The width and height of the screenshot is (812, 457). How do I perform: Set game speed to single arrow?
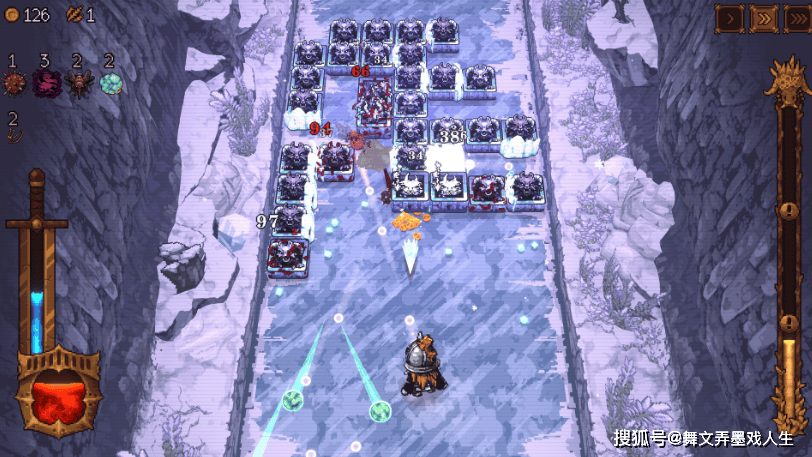(x=729, y=17)
